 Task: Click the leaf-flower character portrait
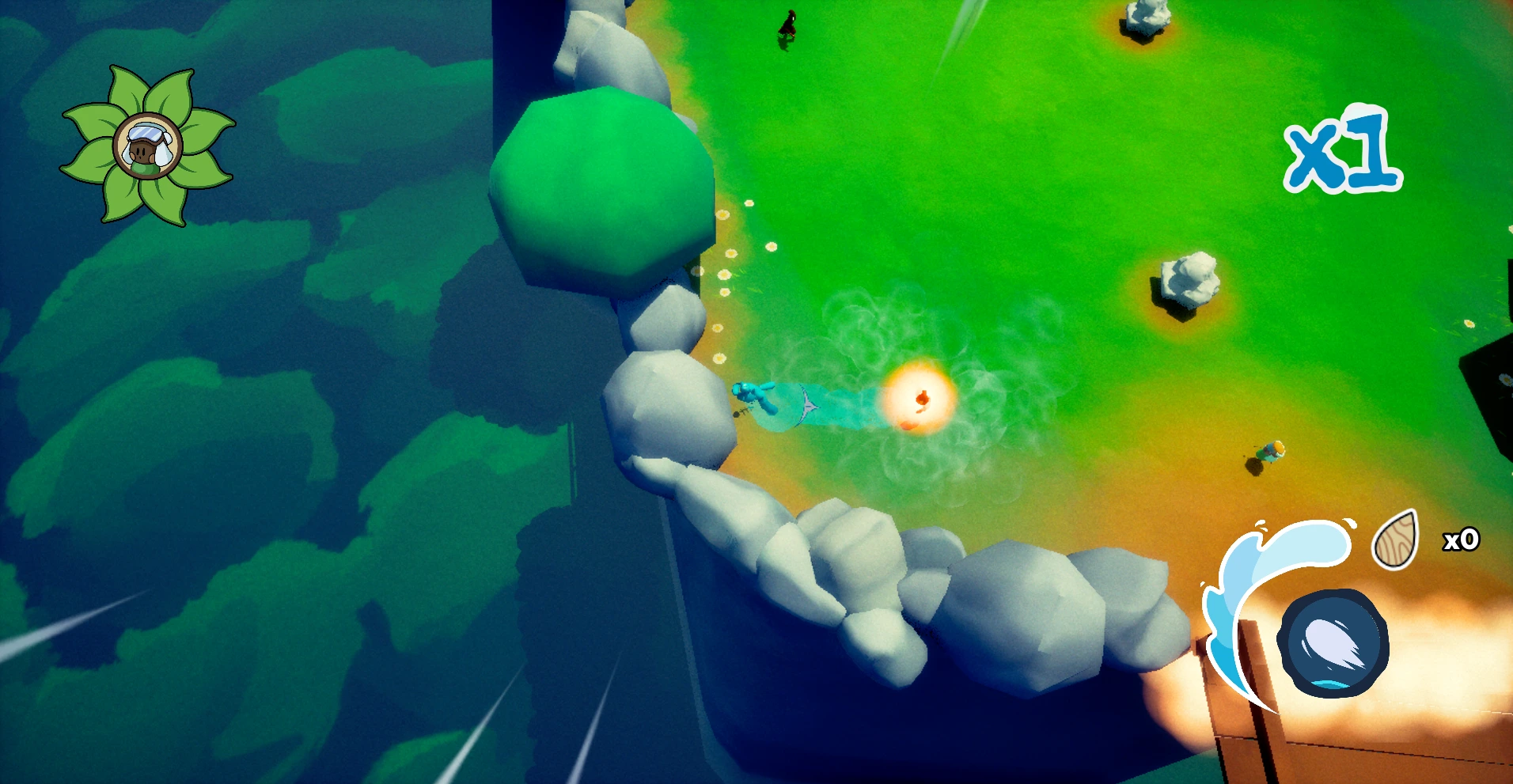(x=148, y=146)
